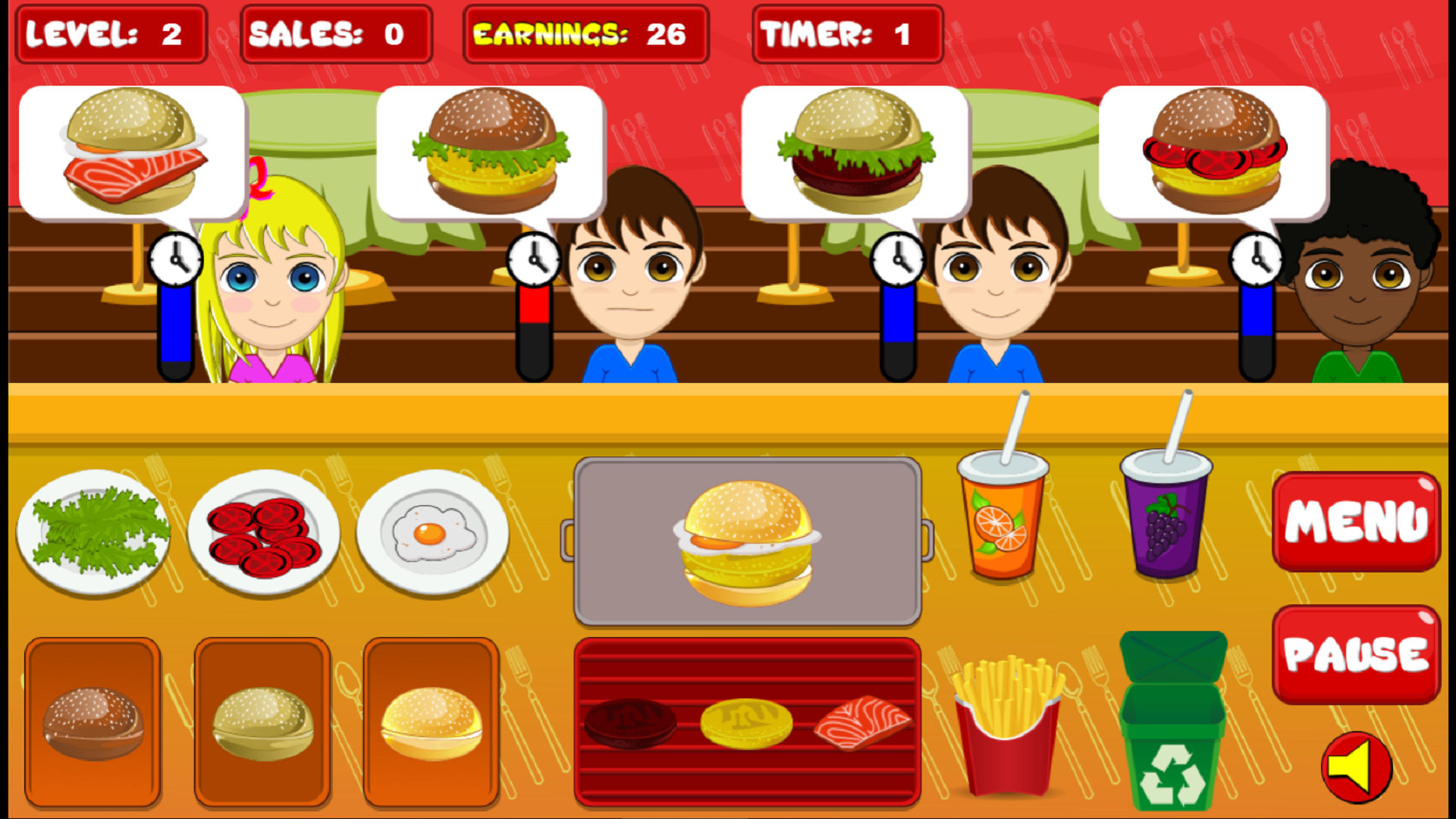Image resolution: width=1456 pixels, height=819 pixels.
Task: Click the Level display header
Action: click(111, 33)
